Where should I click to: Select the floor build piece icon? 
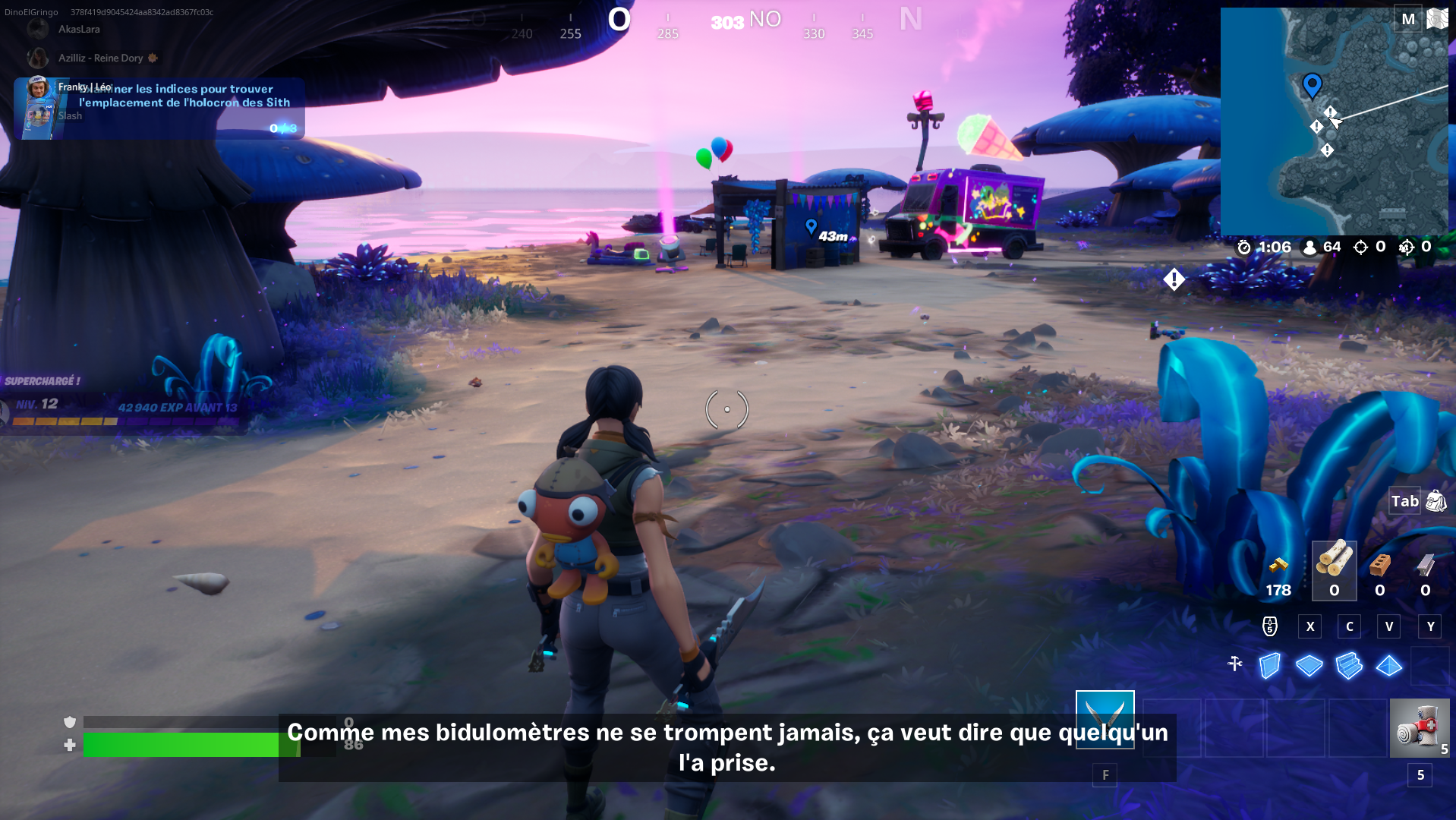point(1309,665)
